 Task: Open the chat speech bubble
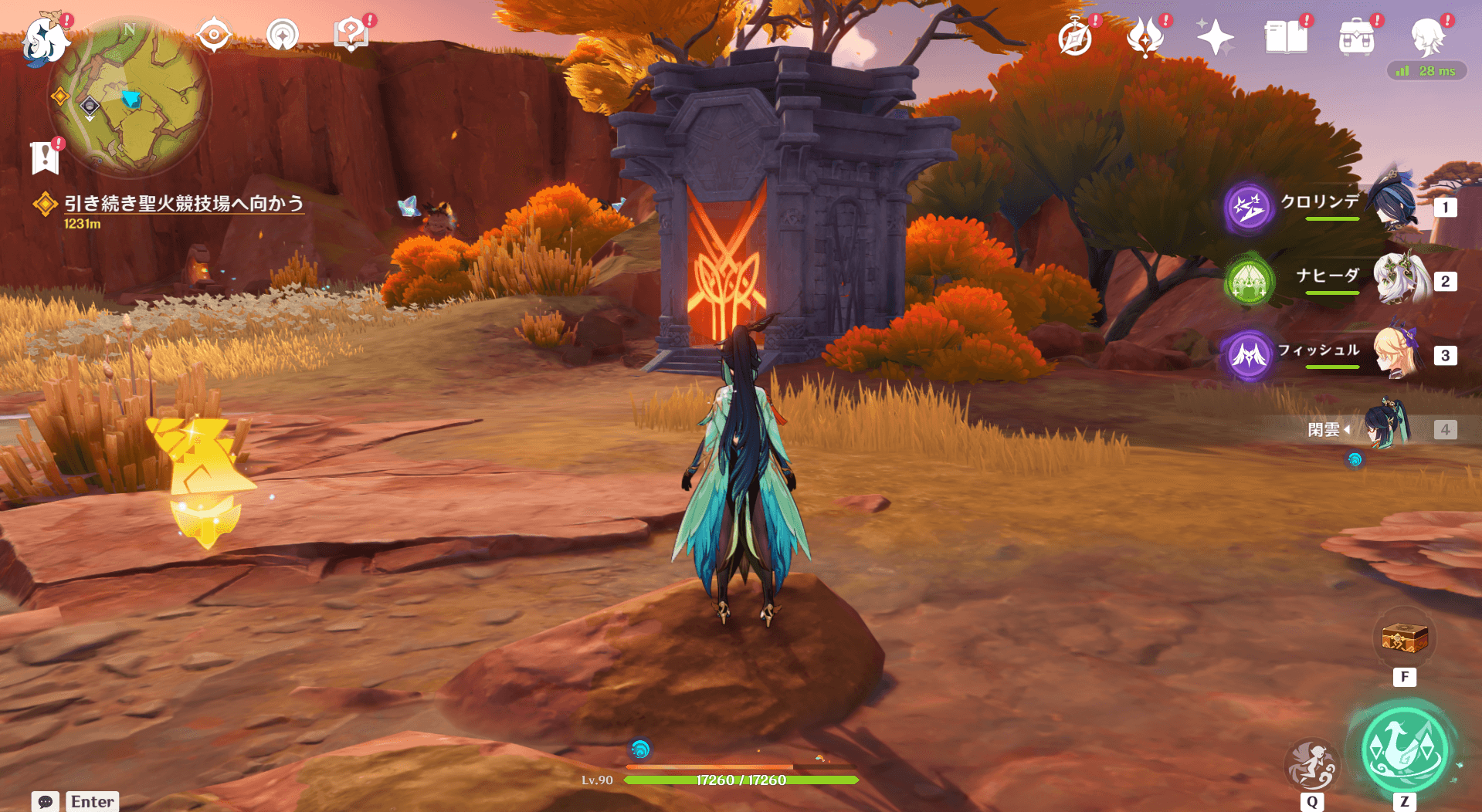(46, 801)
